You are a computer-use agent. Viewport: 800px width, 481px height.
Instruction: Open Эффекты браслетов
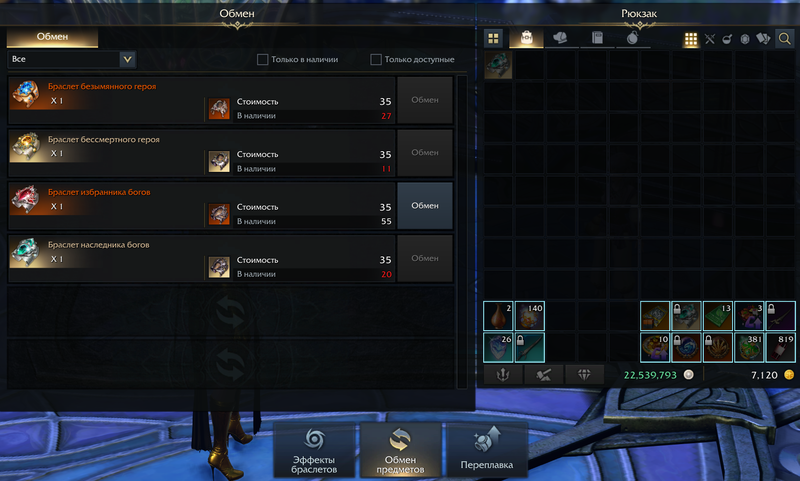click(314, 451)
